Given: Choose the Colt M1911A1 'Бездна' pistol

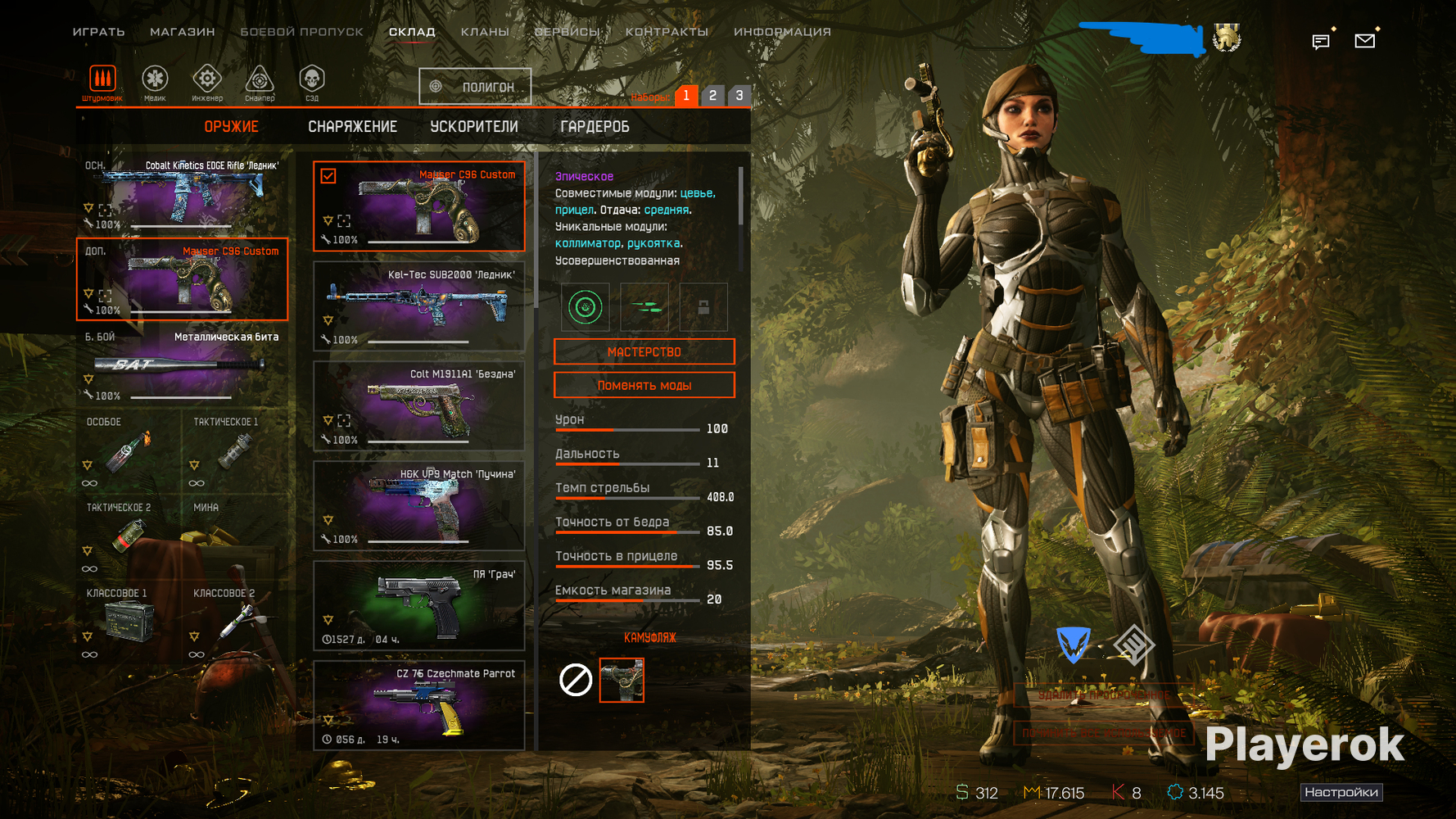Looking at the screenshot, I should tap(418, 406).
